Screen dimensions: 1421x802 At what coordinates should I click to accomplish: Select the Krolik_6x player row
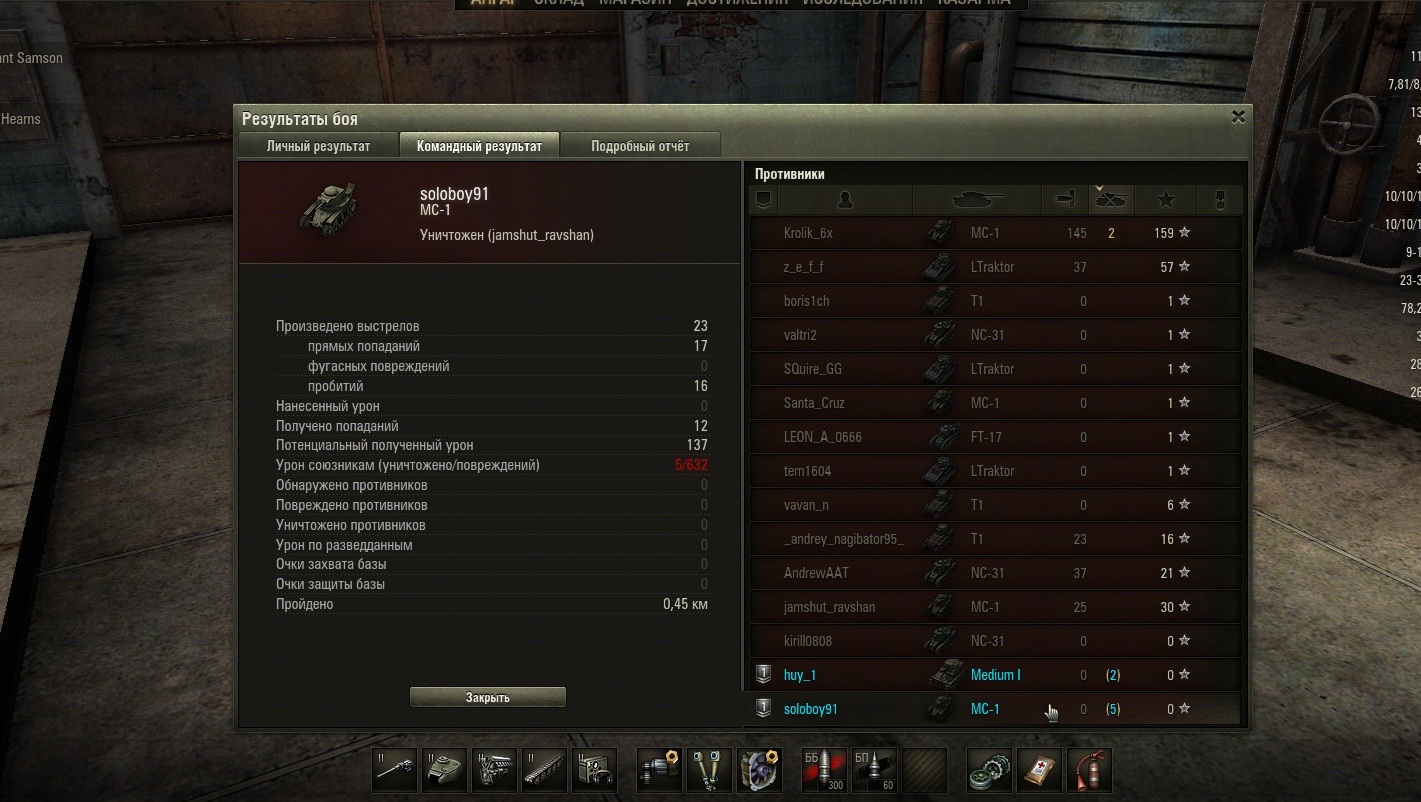(x=995, y=233)
